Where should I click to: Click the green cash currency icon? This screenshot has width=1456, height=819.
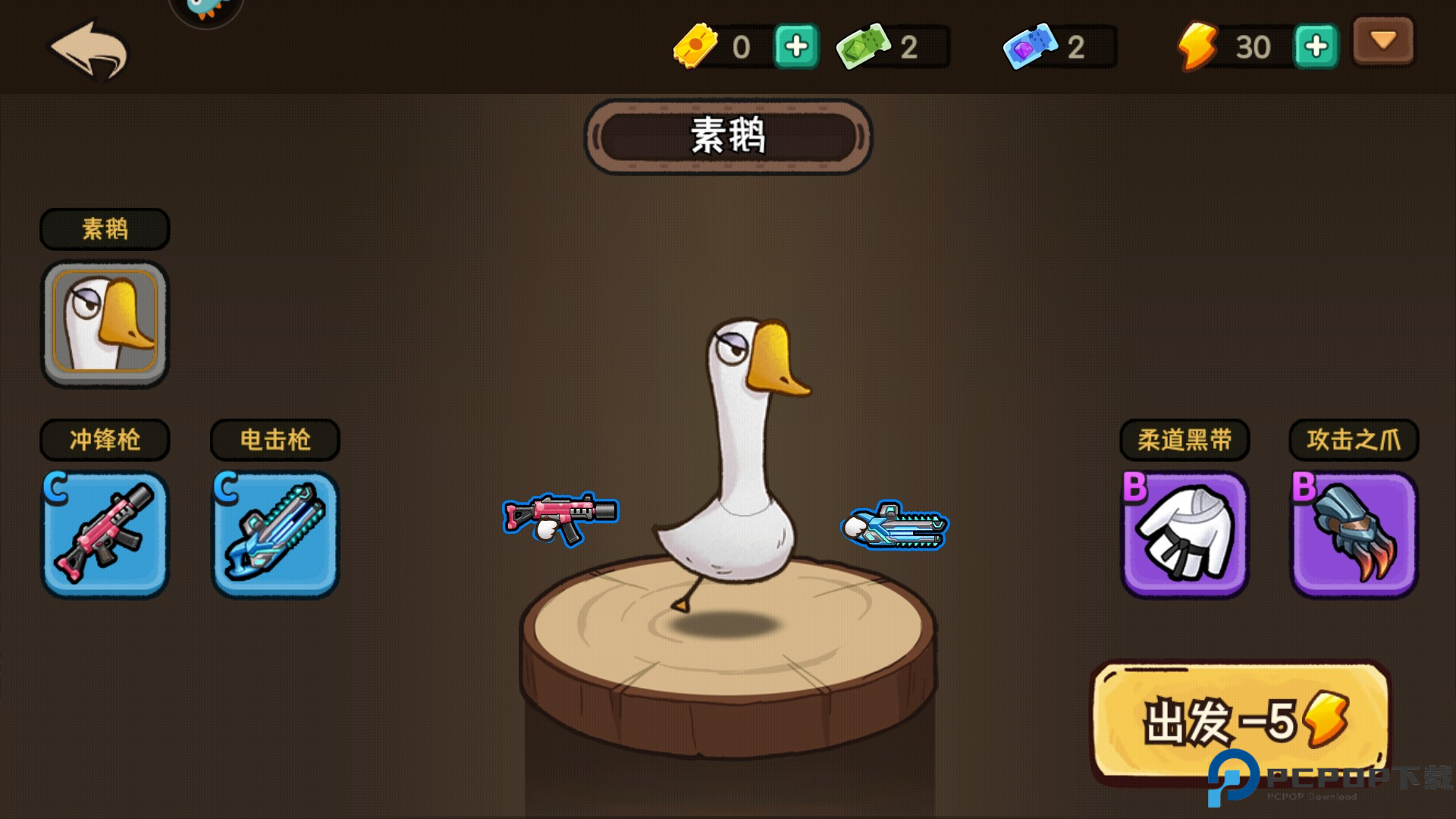click(x=864, y=45)
